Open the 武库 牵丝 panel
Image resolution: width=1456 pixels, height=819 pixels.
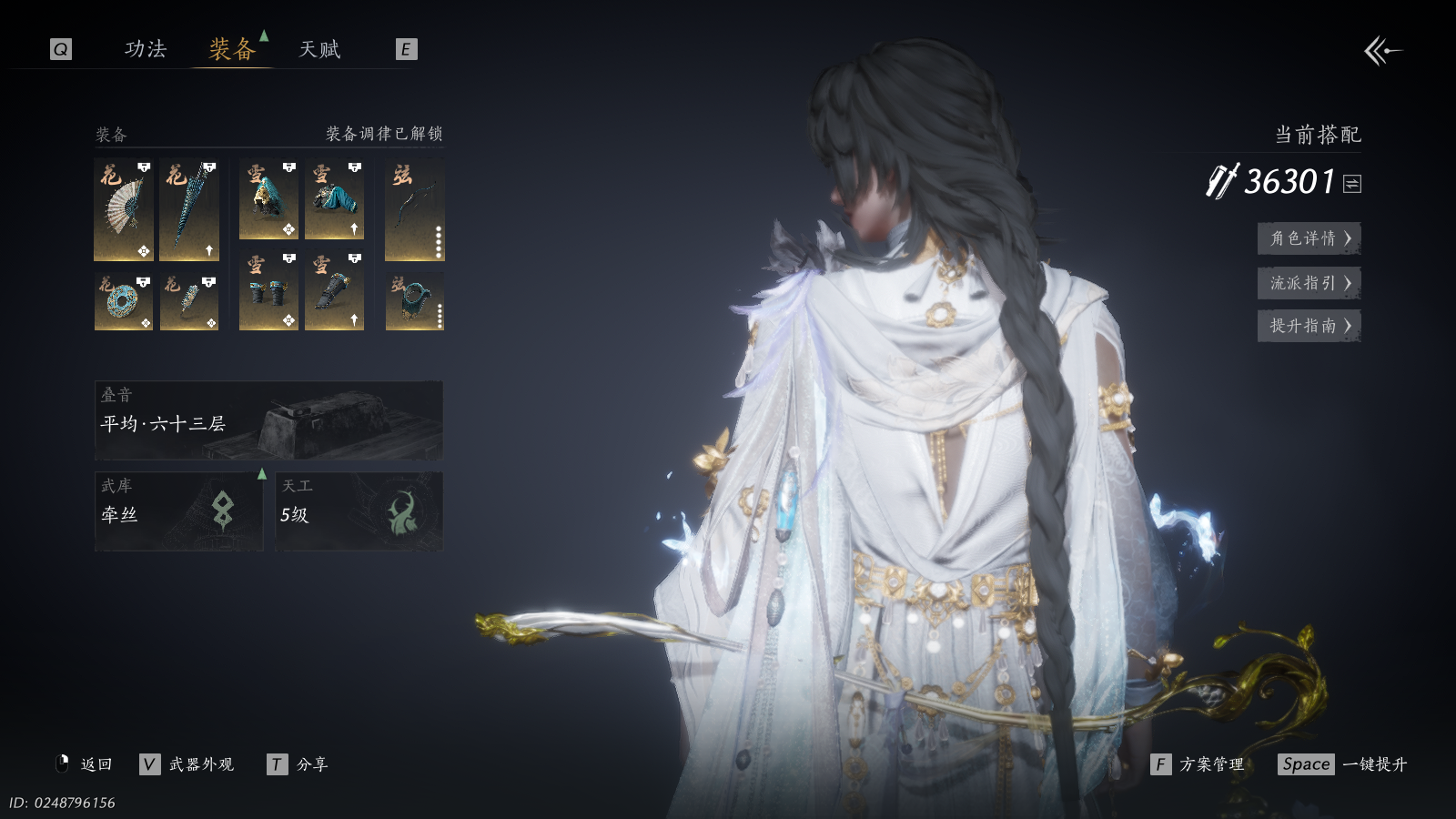pyautogui.click(x=179, y=511)
